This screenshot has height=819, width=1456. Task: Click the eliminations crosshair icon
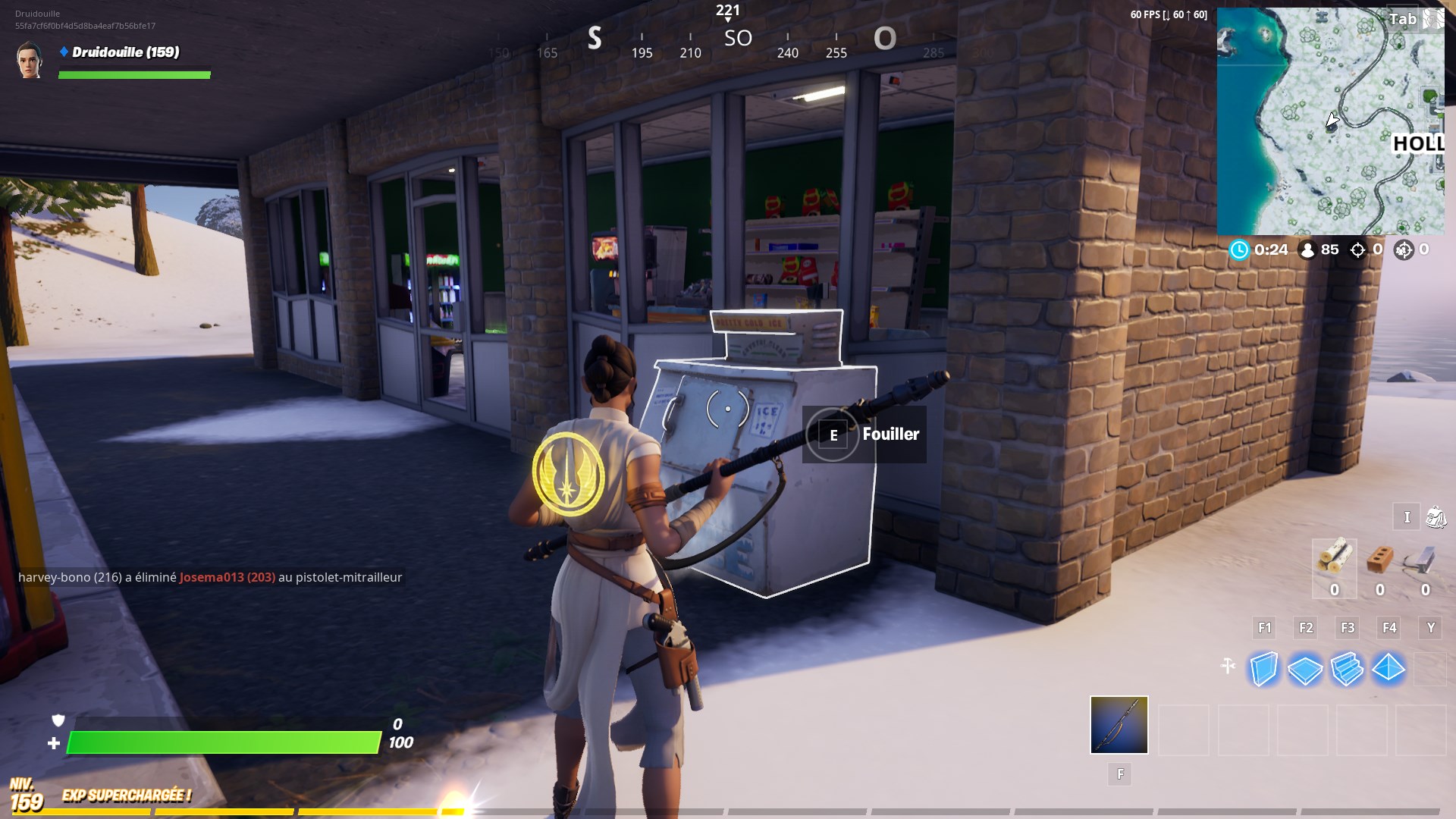click(1356, 249)
